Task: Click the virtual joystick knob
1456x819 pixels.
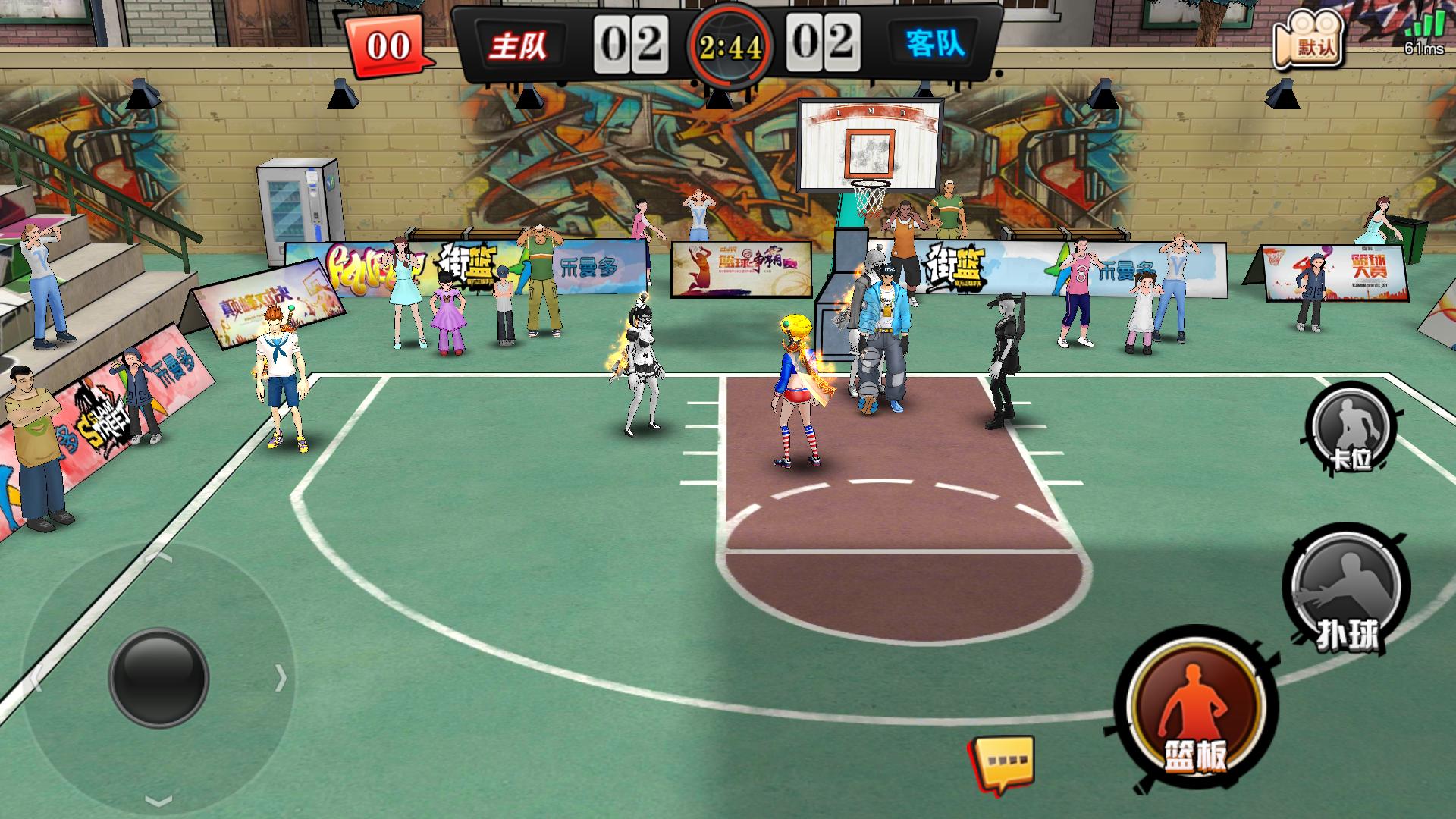Action: tap(158, 677)
